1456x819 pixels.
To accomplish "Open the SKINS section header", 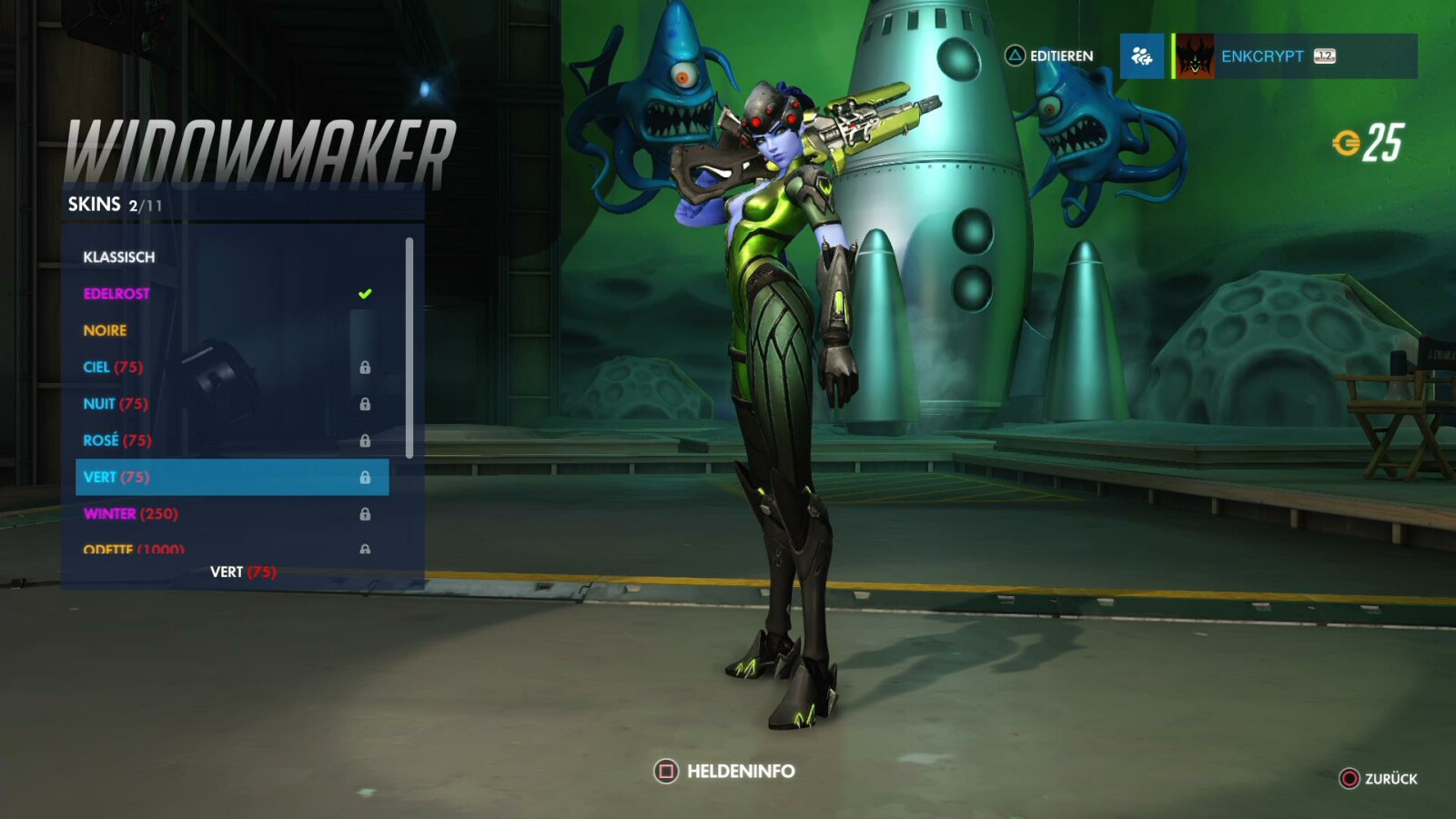I will click(x=95, y=204).
